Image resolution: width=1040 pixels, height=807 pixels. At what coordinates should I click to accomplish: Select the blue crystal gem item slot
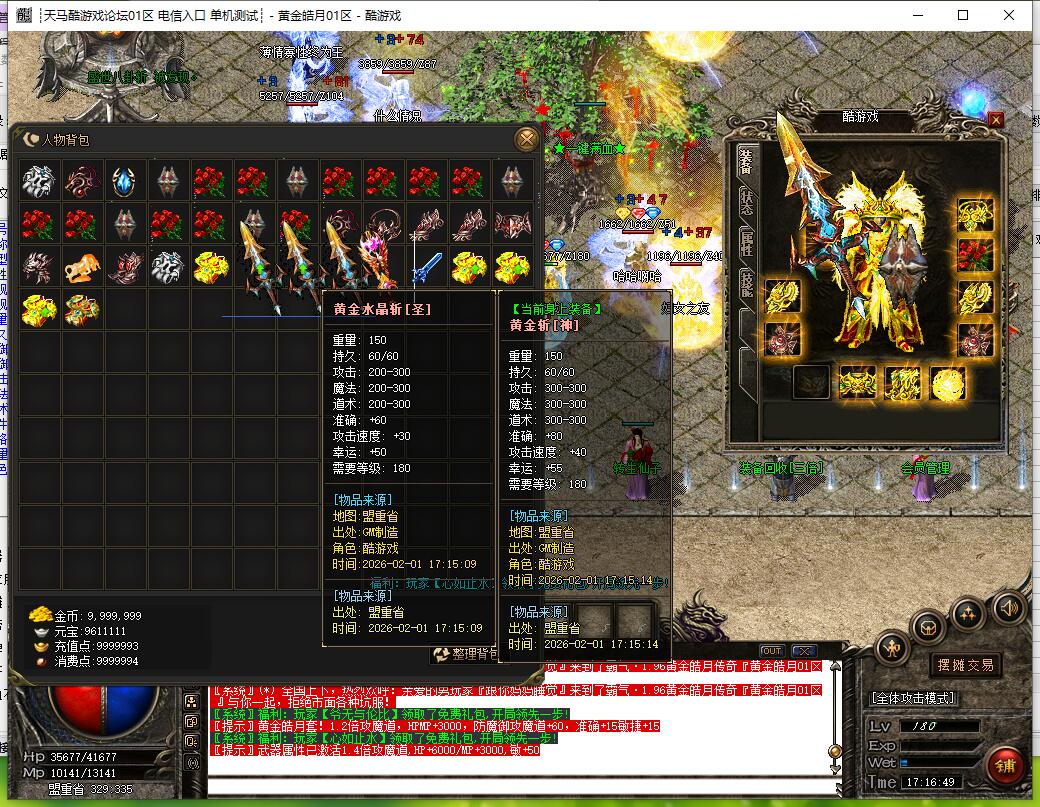tap(124, 182)
